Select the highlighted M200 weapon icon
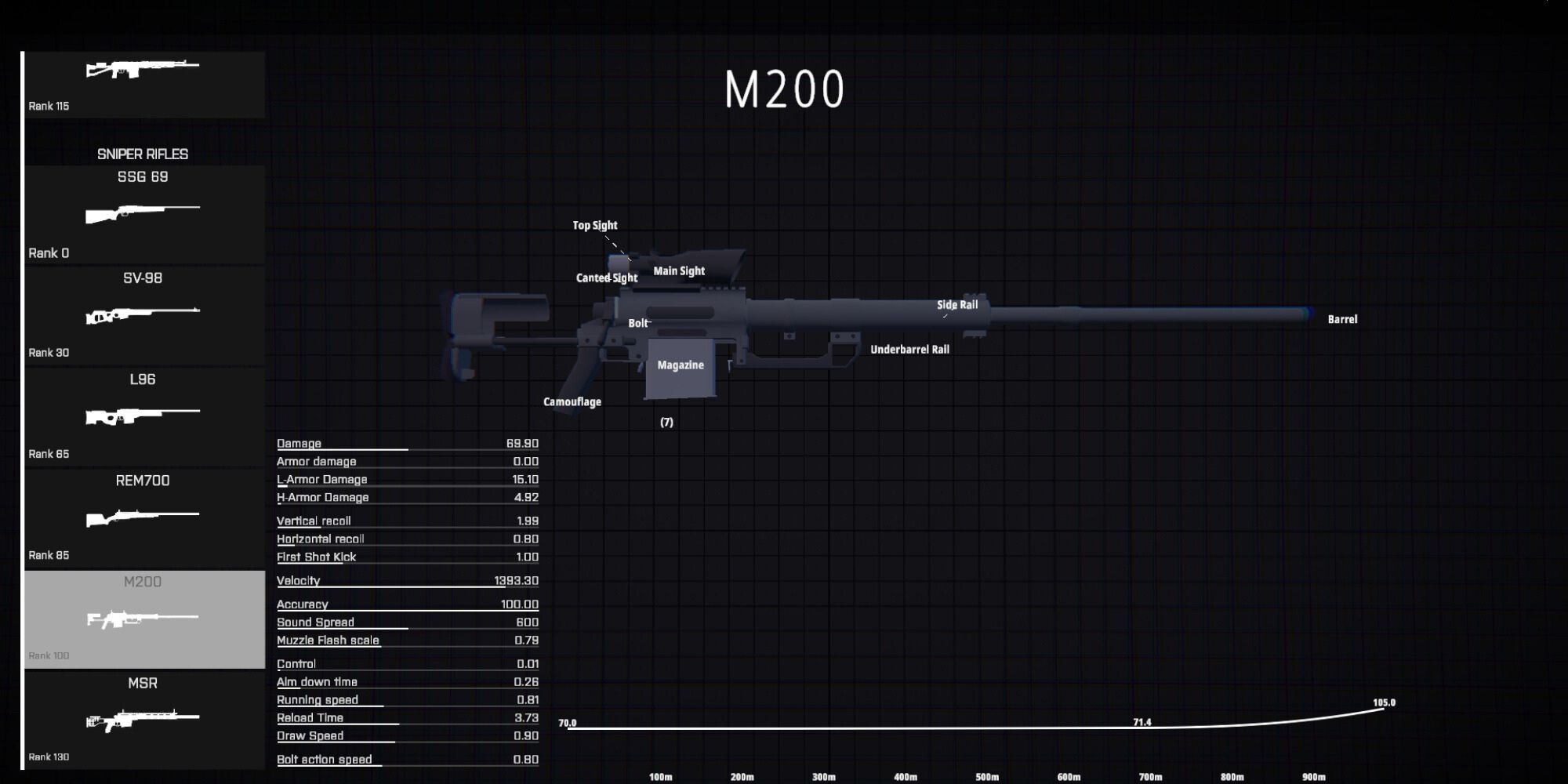This screenshot has width=1568, height=784. 144,619
